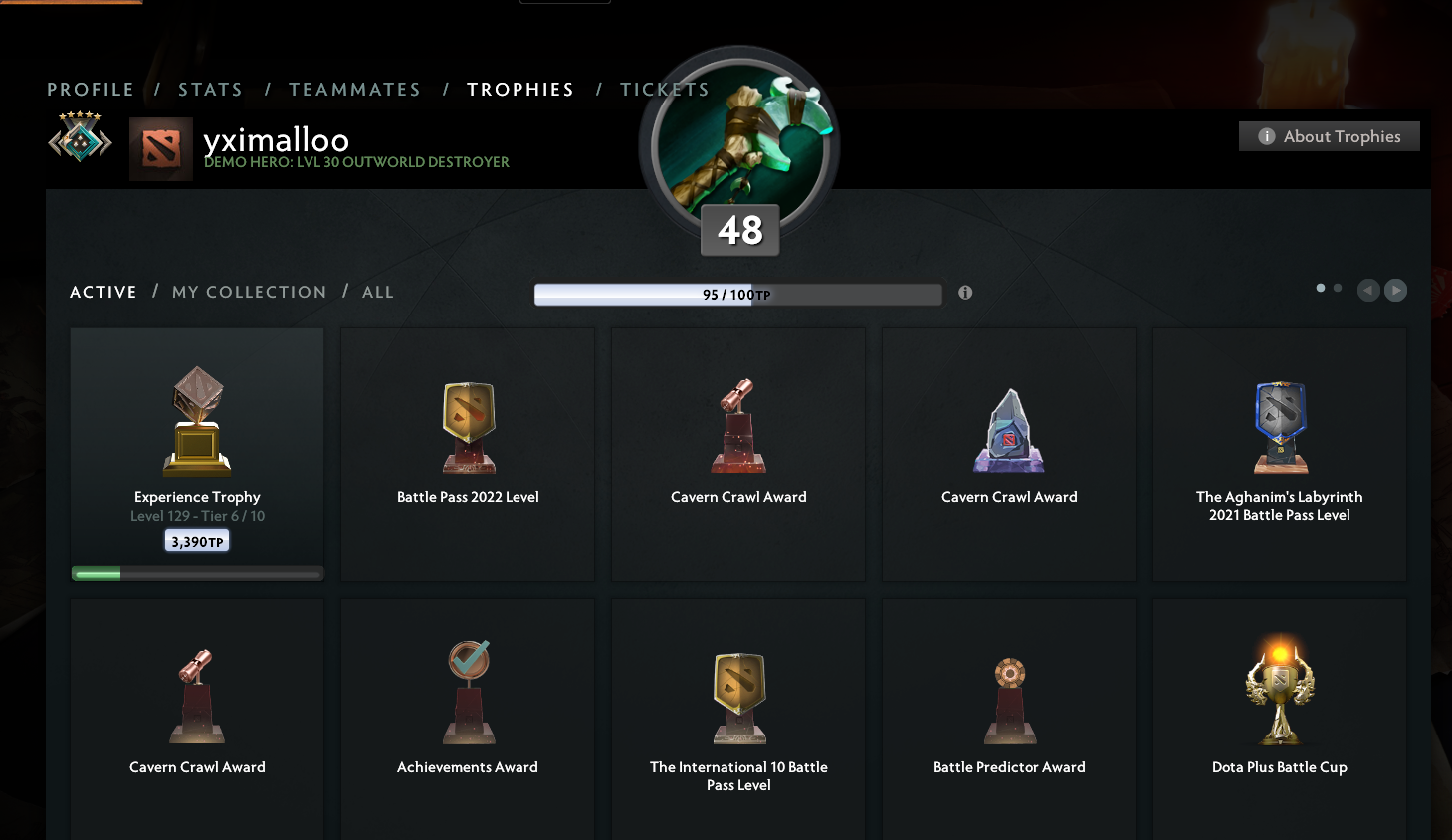
Task: Click the golden Dota Plus Battle Cup trophy
Action: pyautogui.click(x=1279, y=690)
